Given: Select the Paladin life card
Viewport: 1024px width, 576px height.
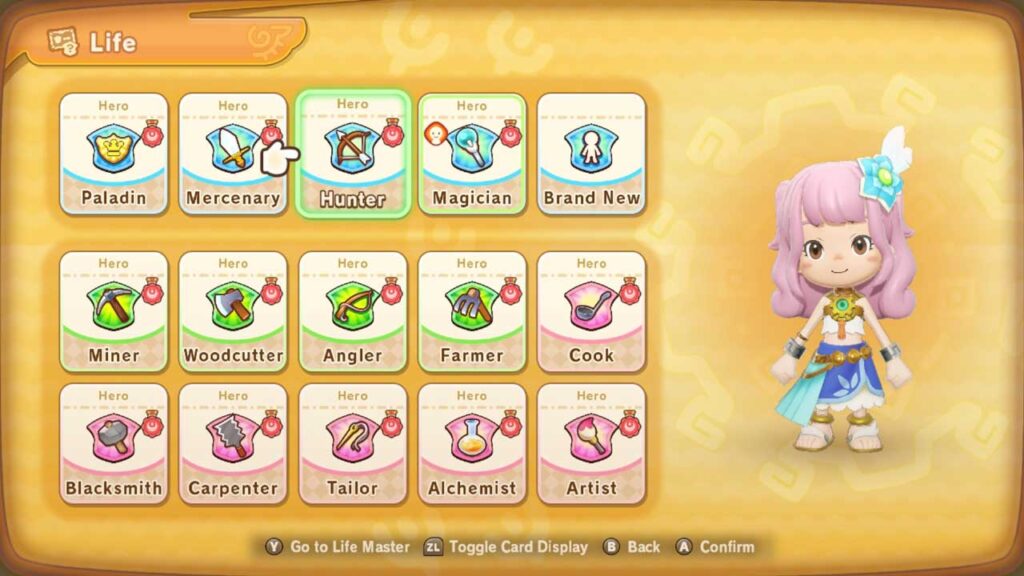Looking at the screenshot, I should click(x=113, y=153).
